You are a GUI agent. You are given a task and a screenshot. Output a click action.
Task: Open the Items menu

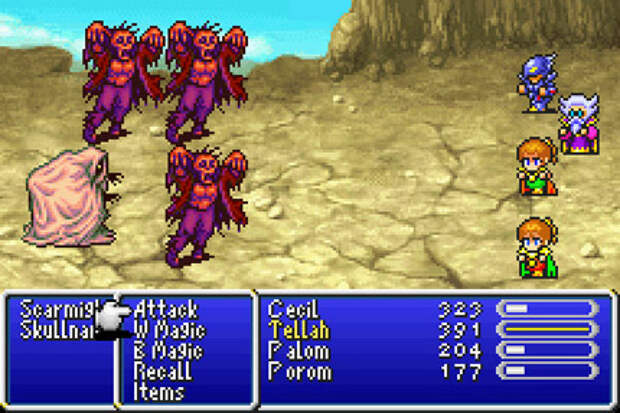(x=160, y=392)
